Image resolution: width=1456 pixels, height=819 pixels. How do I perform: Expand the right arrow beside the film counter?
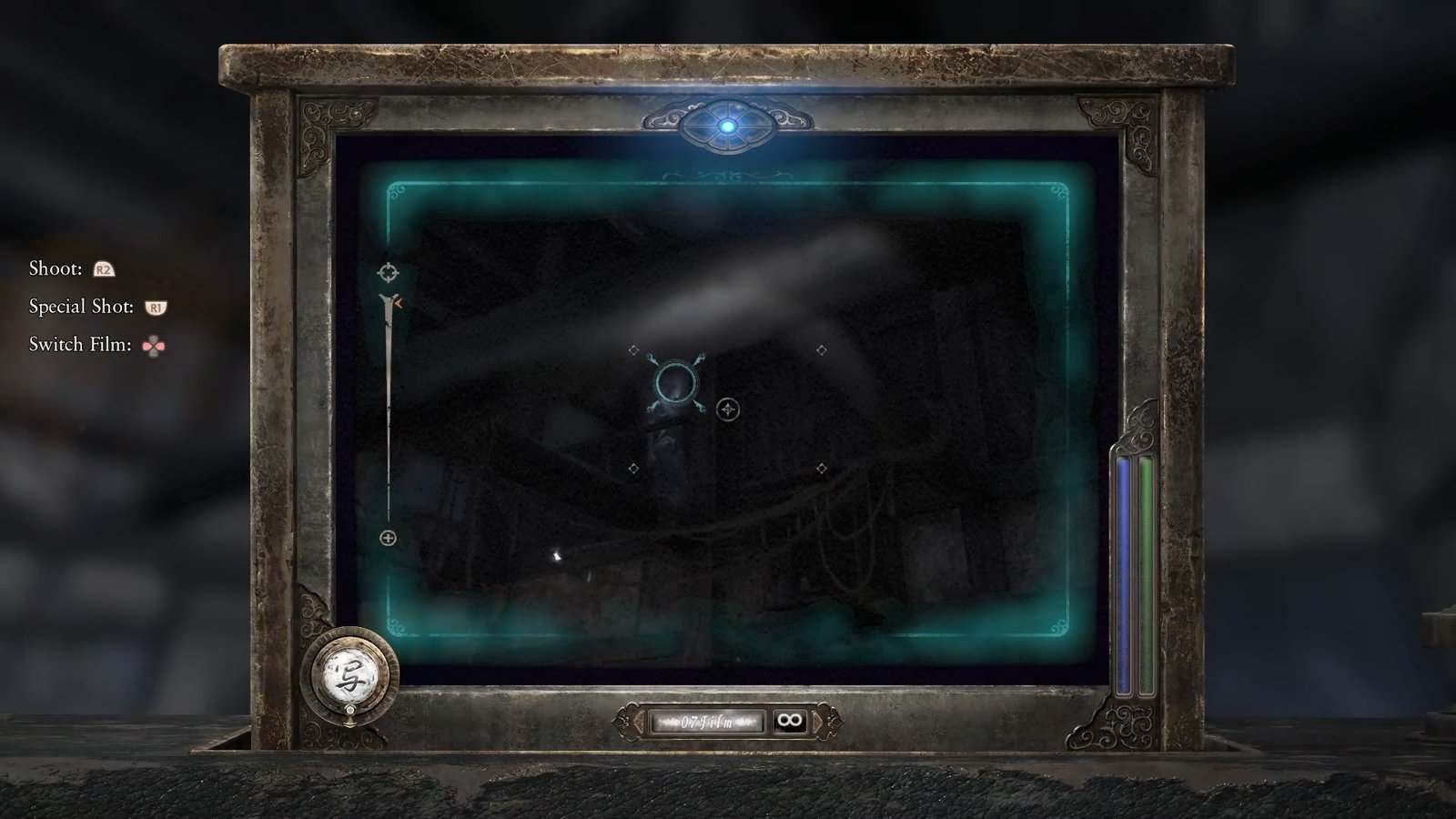pos(816,722)
